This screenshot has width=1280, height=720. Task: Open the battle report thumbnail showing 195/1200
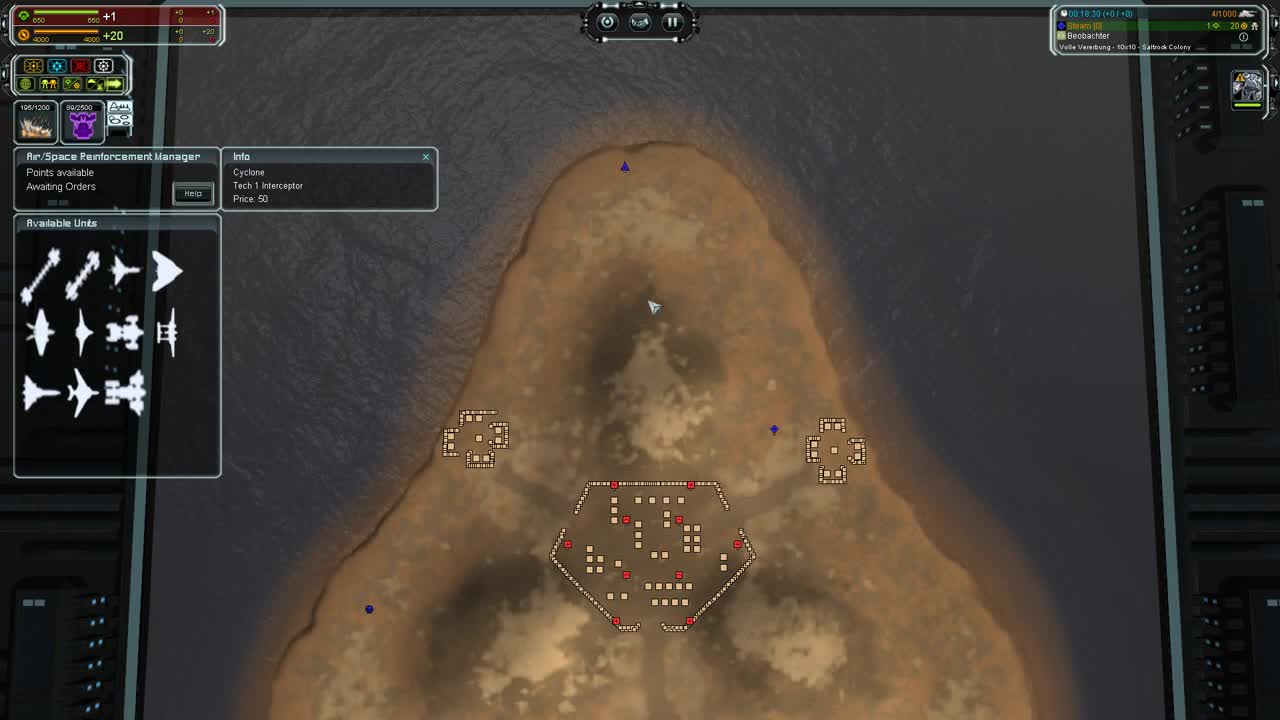click(35, 122)
